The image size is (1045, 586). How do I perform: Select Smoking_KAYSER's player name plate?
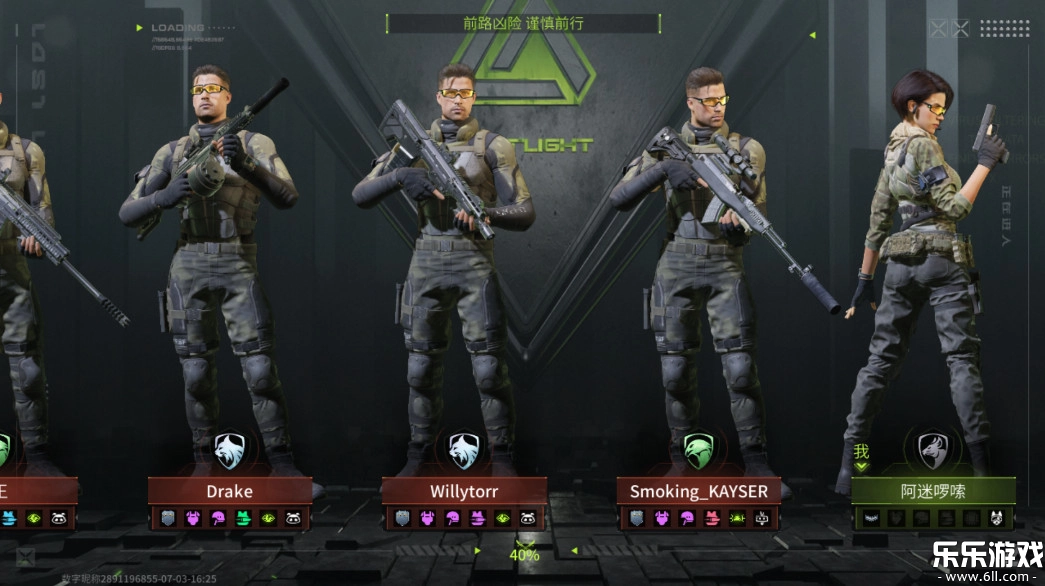pos(698,491)
